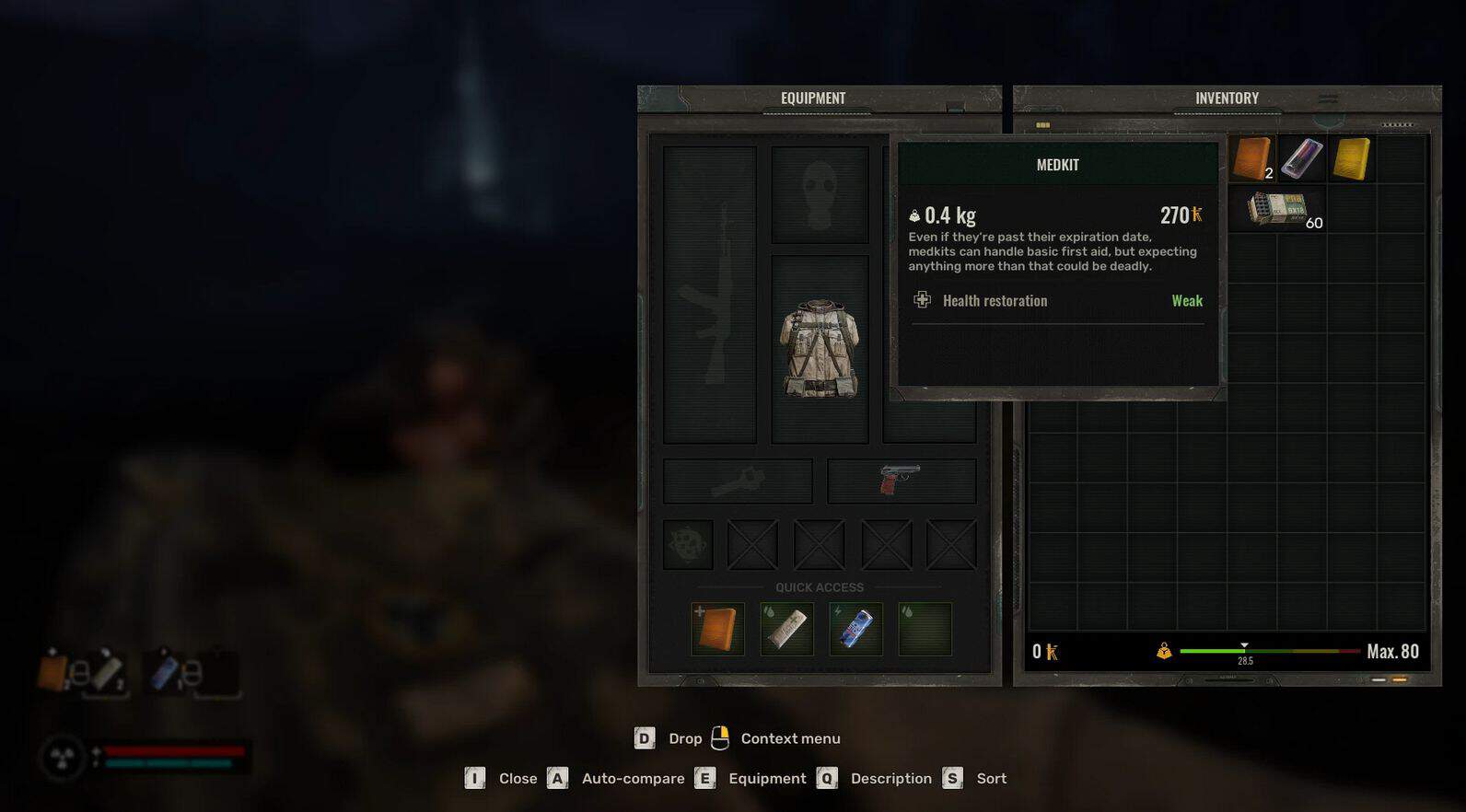Select the 9x18 ammo box stack
Image resolution: width=1466 pixels, height=812 pixels.
[1277, 209]
